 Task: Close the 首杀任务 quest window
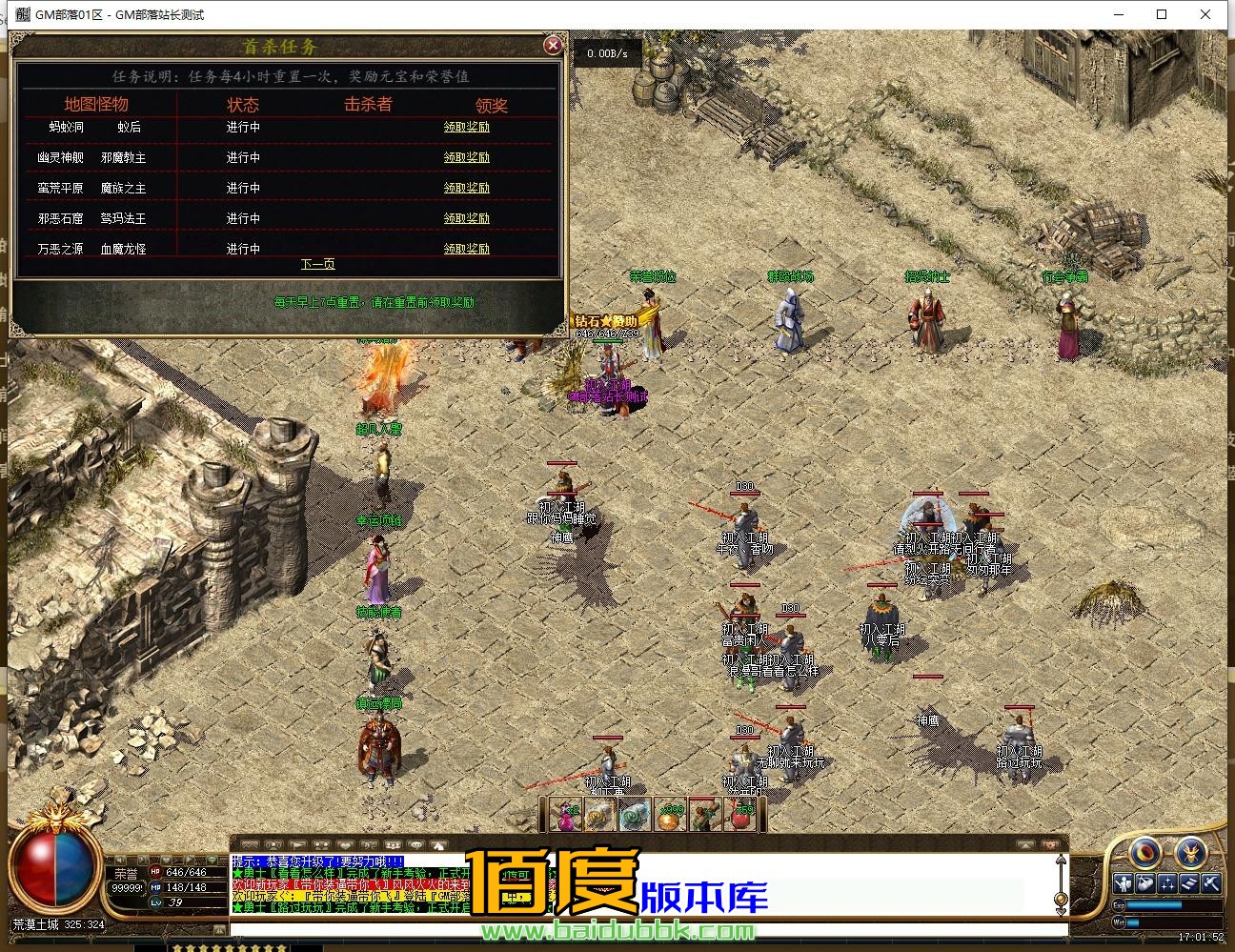pos(552,46)
